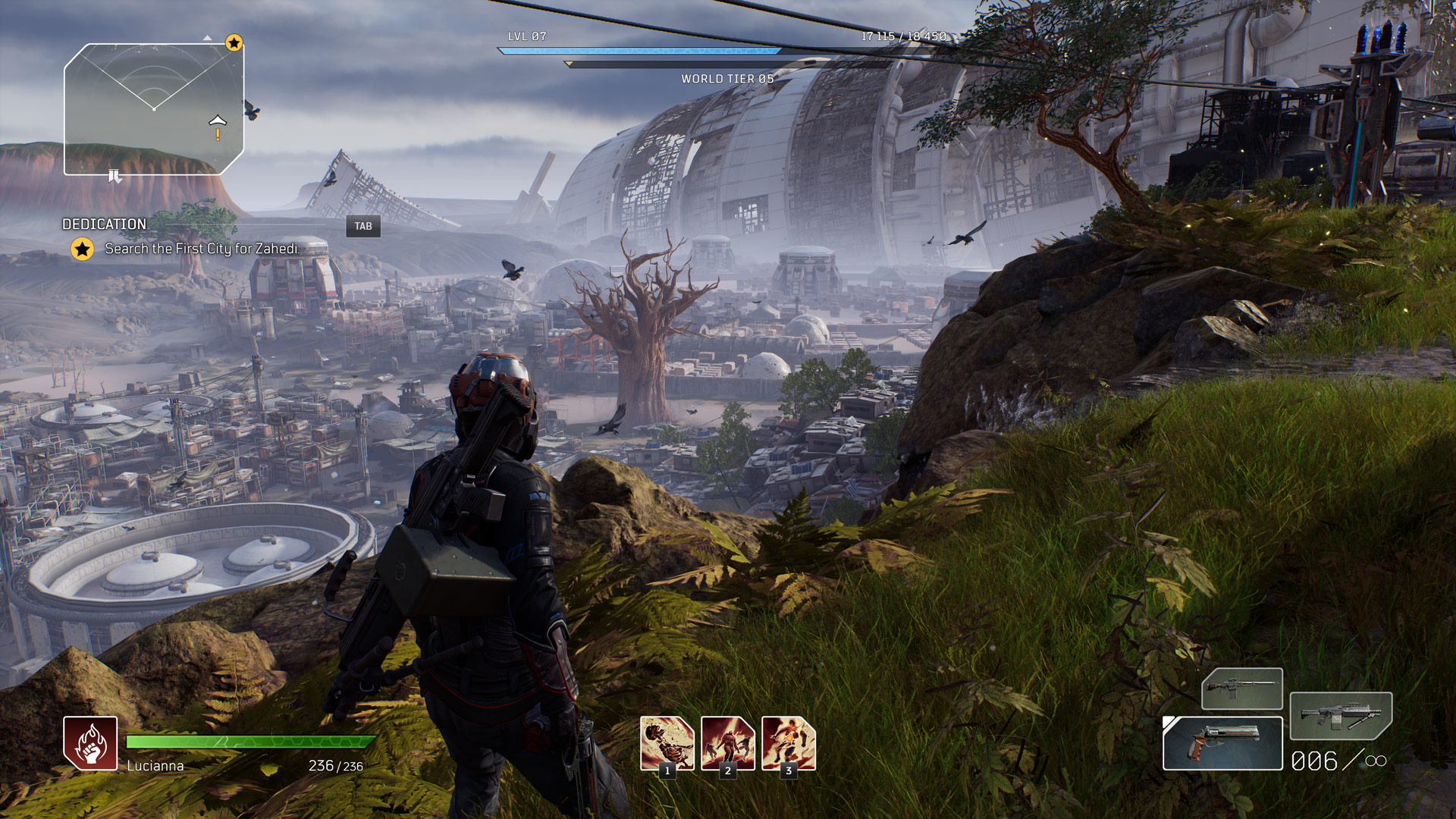Open the radar minimap
The height and width of the screenshot is (819, 1456).
click(154, 109)
